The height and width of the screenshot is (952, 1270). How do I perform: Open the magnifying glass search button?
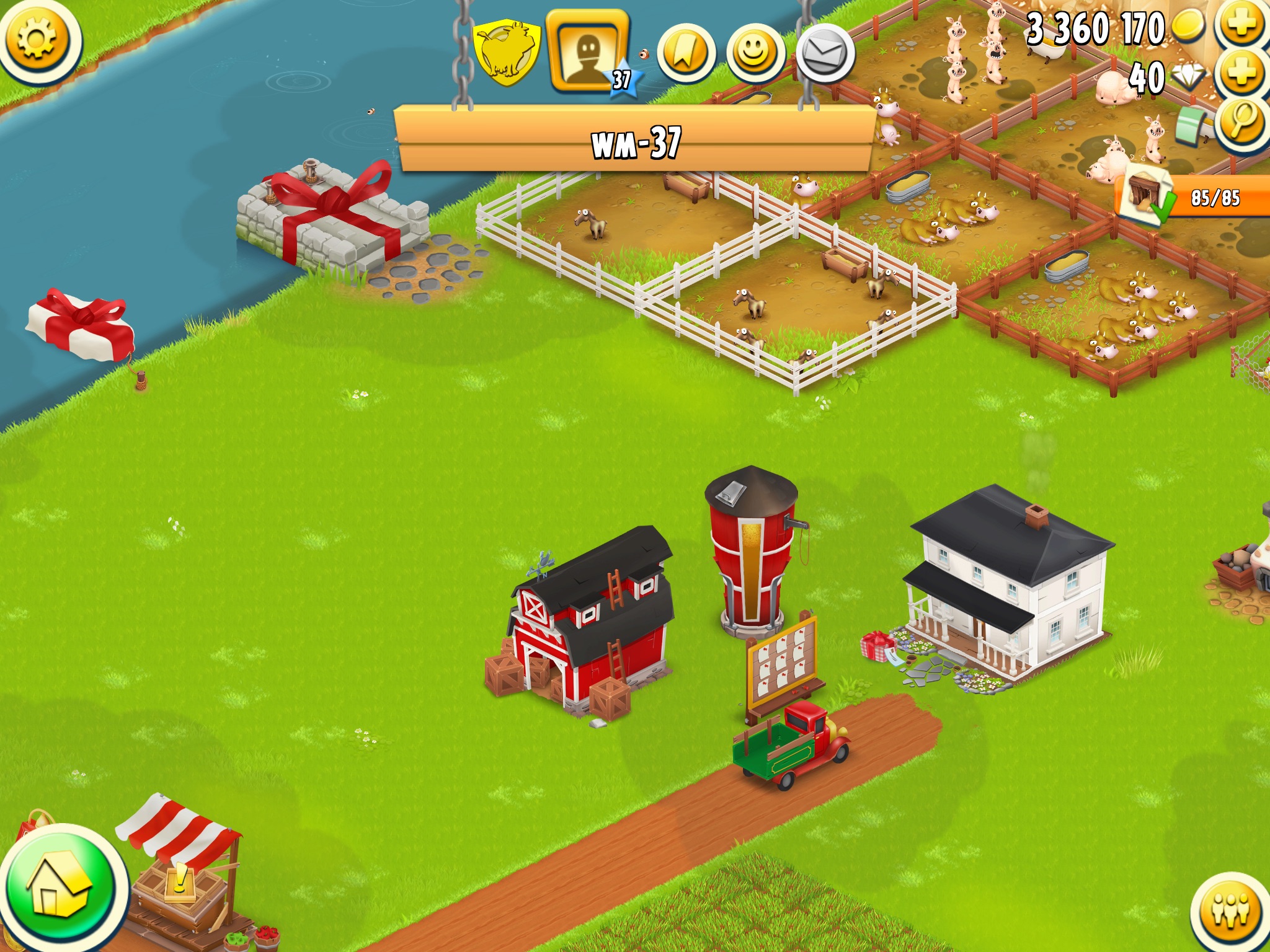point(1242,122)
